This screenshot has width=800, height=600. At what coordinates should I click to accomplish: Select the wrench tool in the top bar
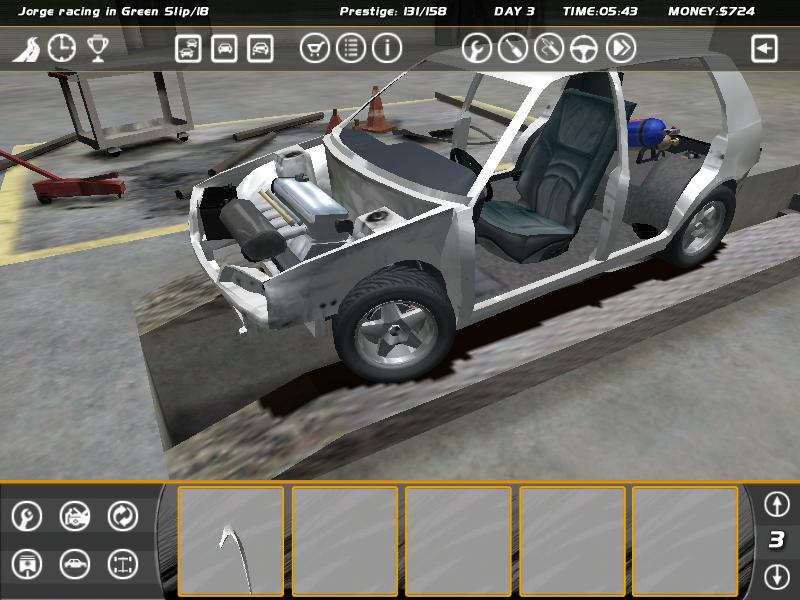pyautogui.click(x=477, y=48)
